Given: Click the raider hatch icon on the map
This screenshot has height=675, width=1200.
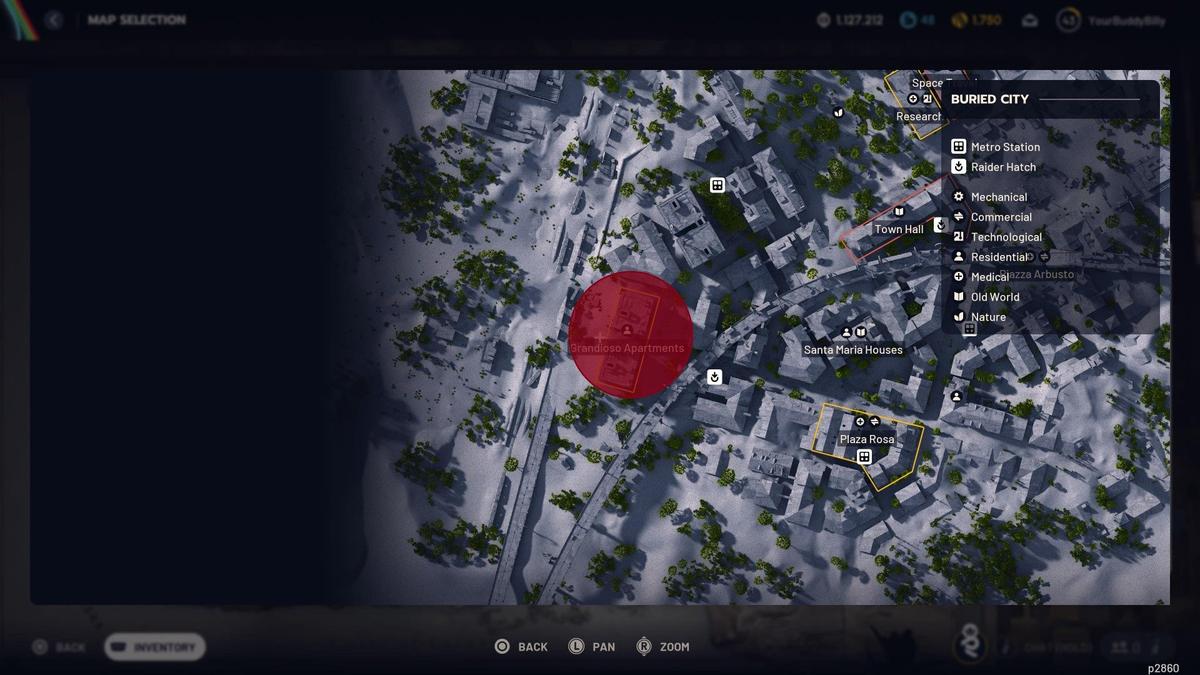Looking at the screenshot, I should tap(714, 377).
